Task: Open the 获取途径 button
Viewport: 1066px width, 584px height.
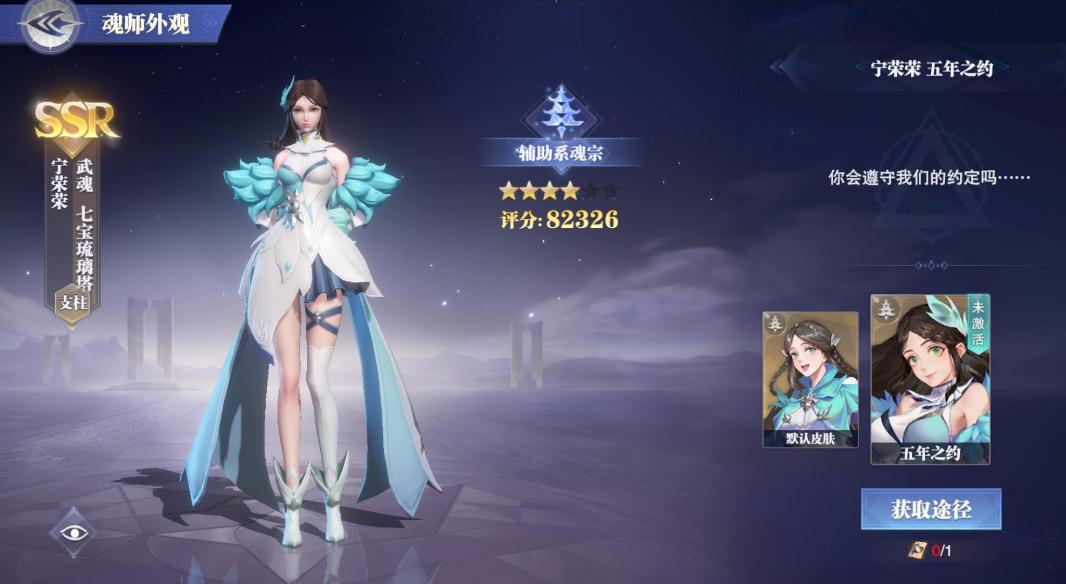Action: (931, 509)
